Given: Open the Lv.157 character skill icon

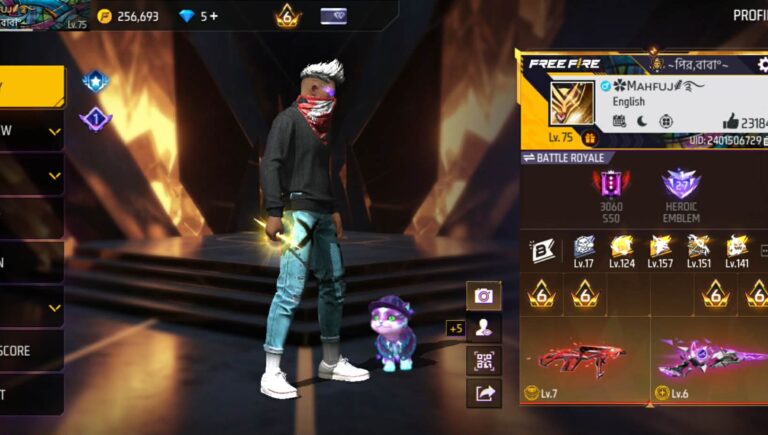Looking at the screenshot, I should 660,248.
